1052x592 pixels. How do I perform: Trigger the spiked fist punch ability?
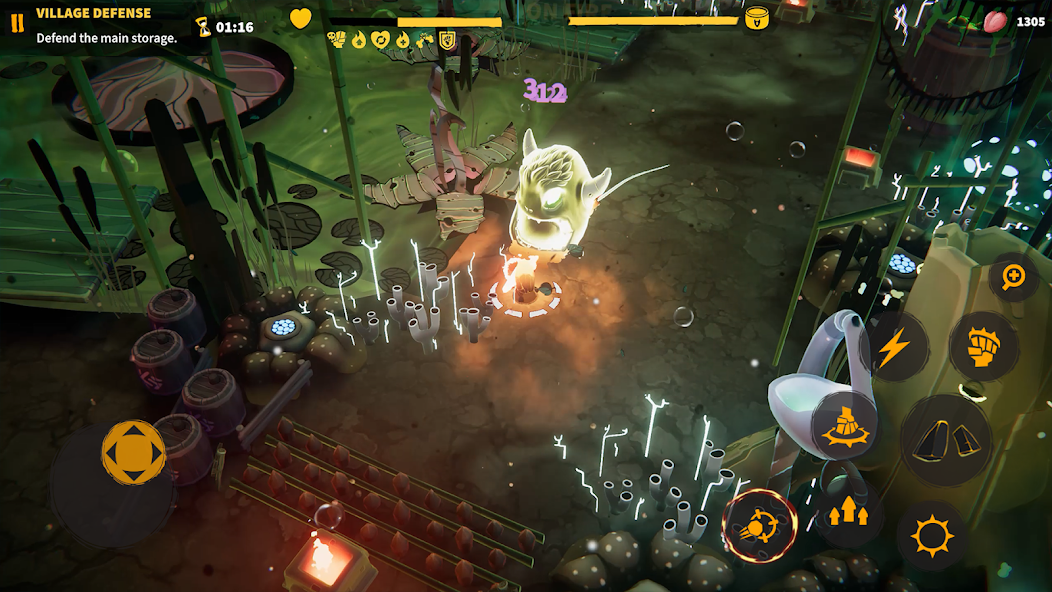982,346
